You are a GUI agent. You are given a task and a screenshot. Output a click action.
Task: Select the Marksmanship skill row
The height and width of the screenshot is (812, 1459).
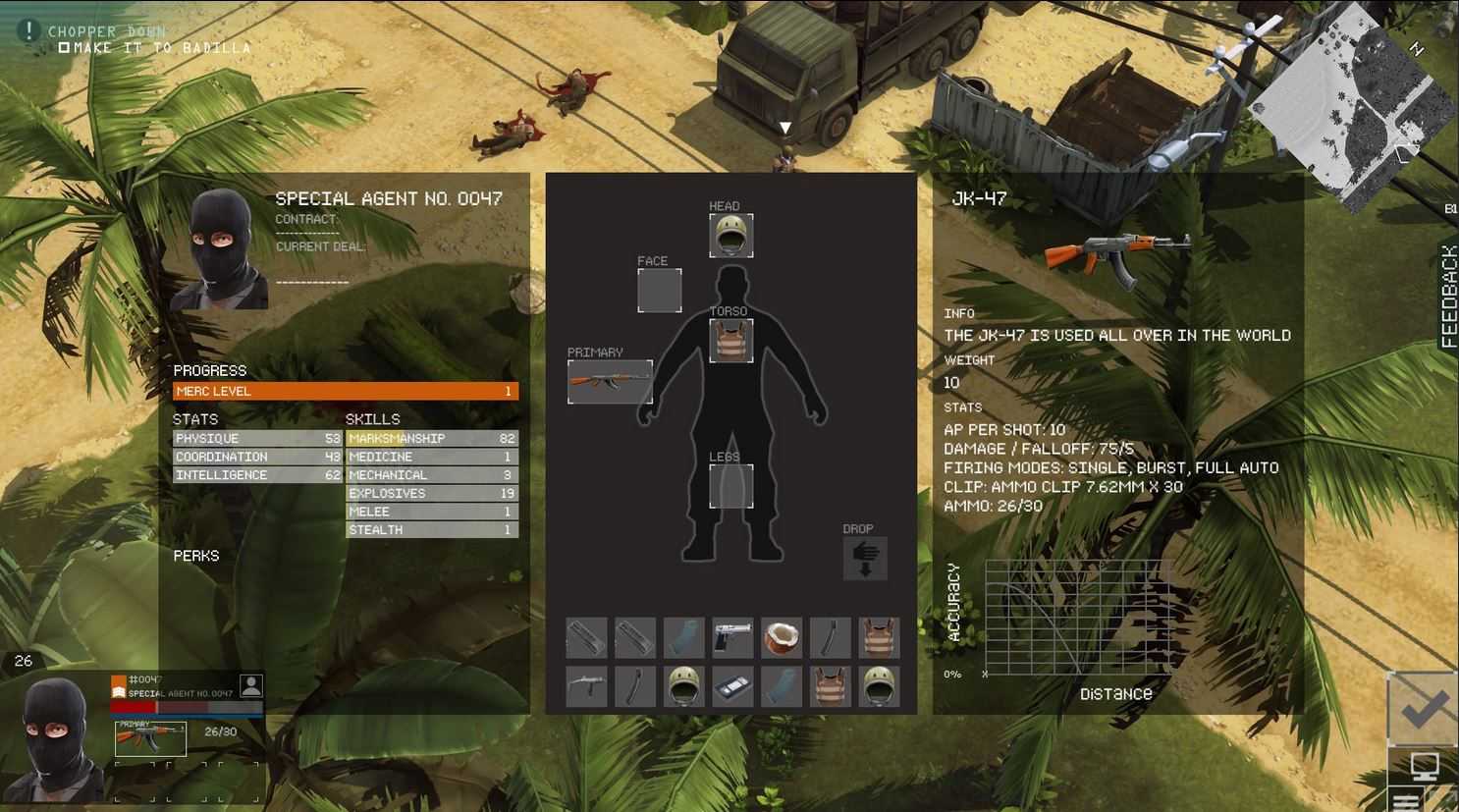[x=431, y=439]
